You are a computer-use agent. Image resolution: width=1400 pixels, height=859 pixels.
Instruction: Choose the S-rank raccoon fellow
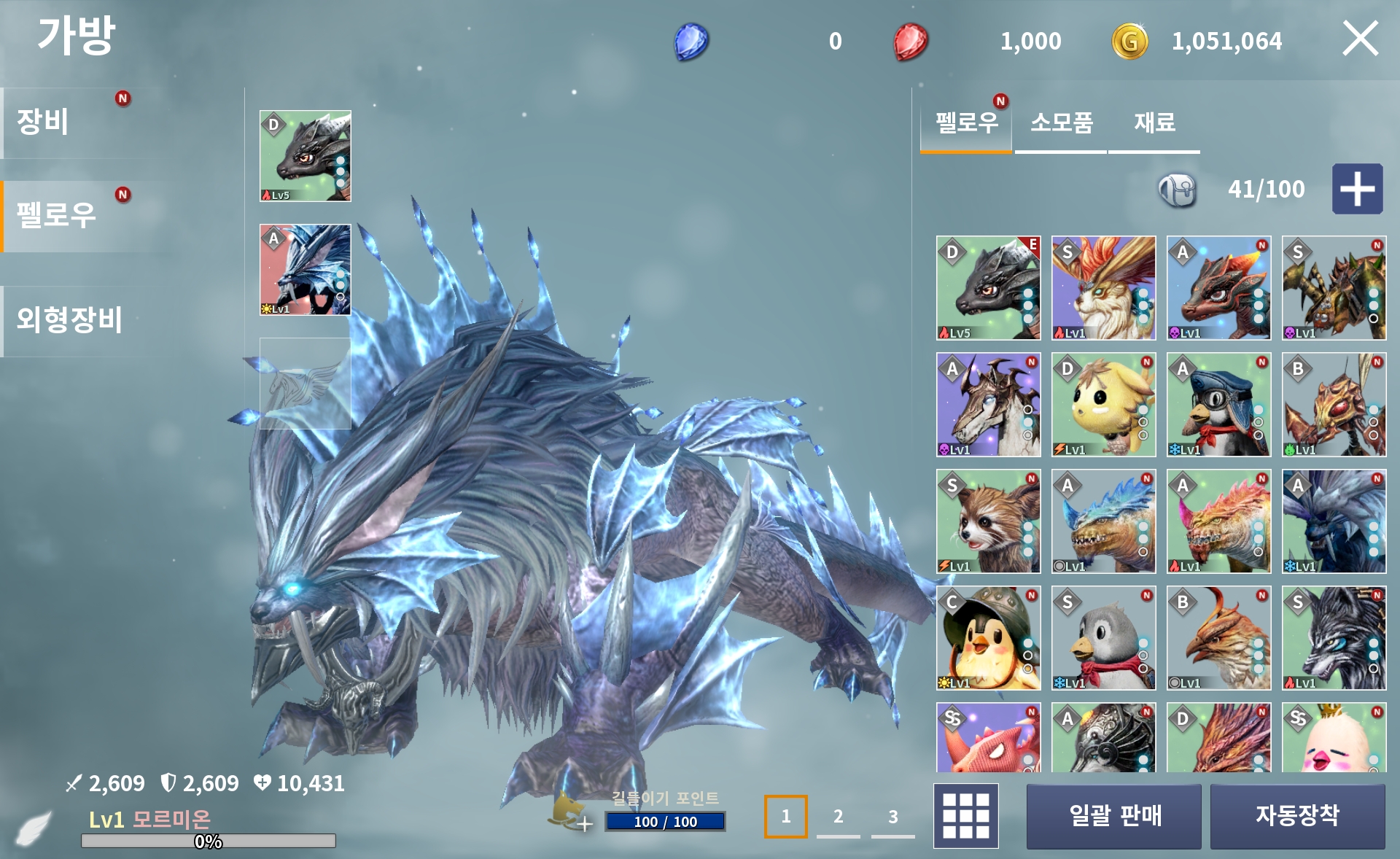(988, 521)
